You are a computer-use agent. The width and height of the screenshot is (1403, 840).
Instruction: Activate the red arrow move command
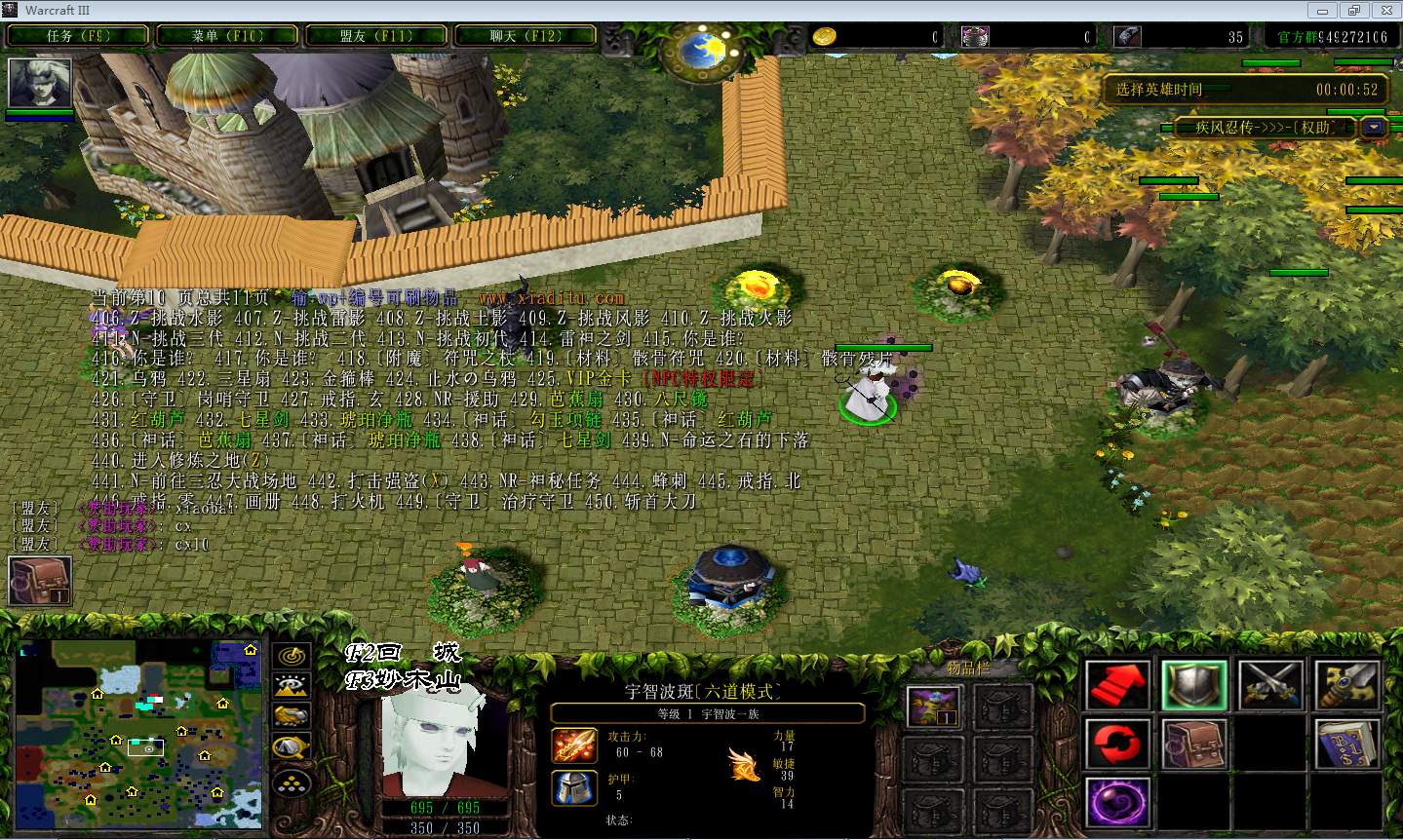[x=1117, y=685]
